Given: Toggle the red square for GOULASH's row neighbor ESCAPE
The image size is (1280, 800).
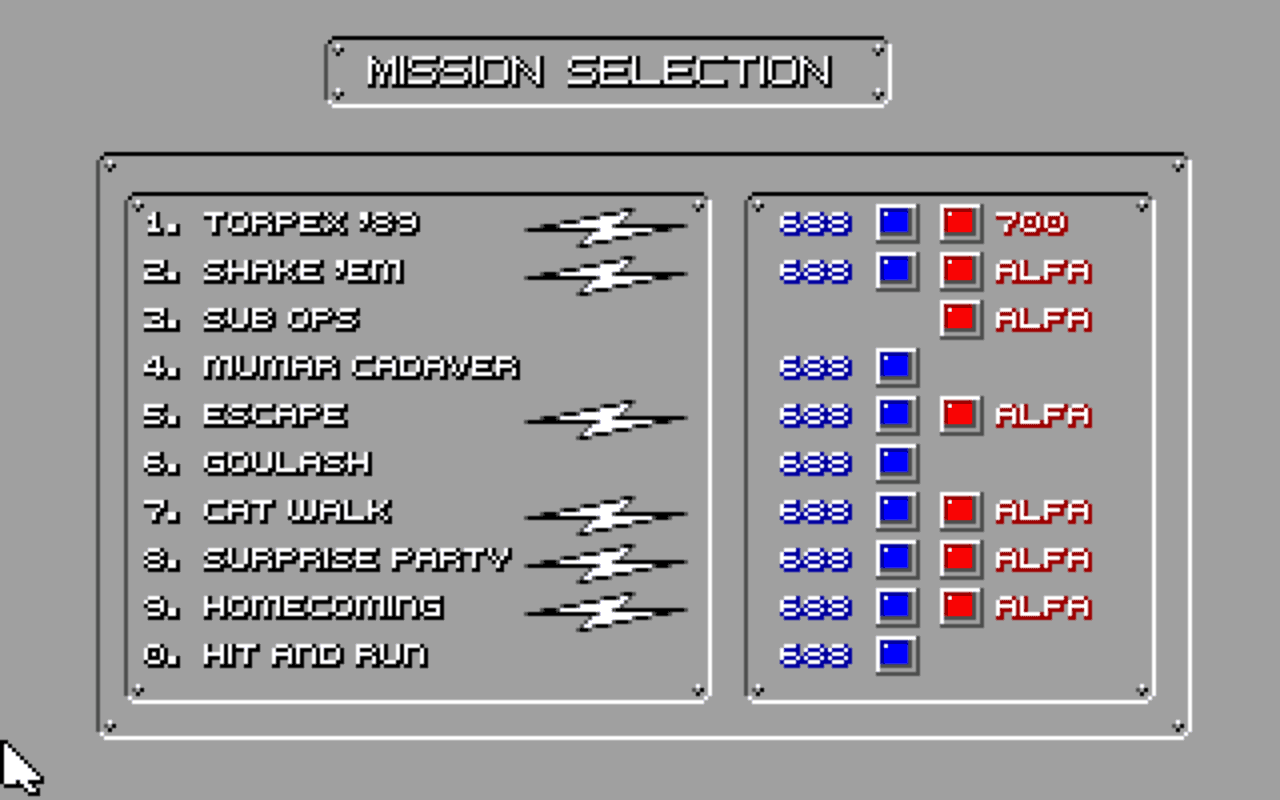Looking at the screenshot, I should (958, 414).
